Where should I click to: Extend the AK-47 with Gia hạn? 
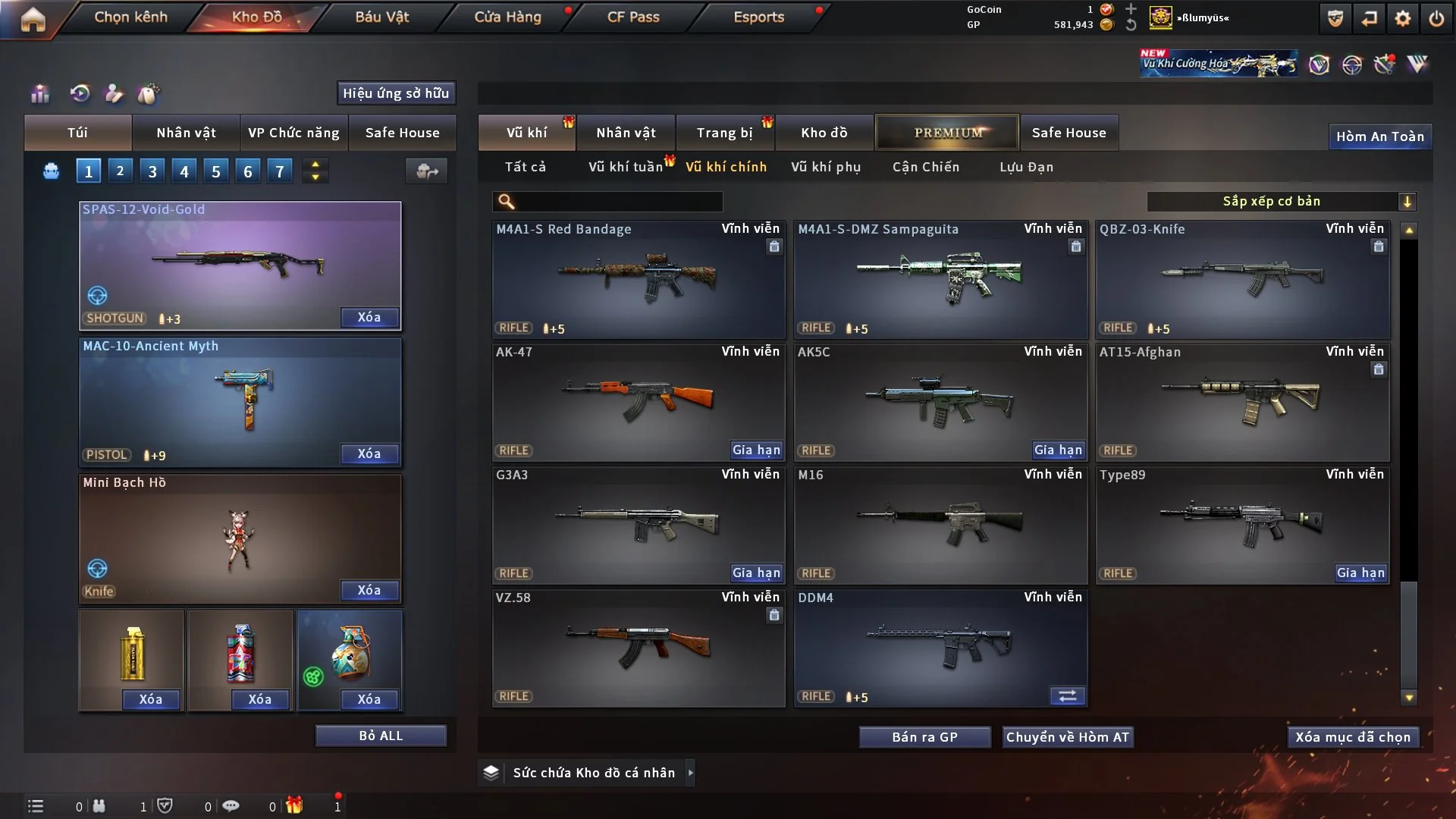(756, 450)
